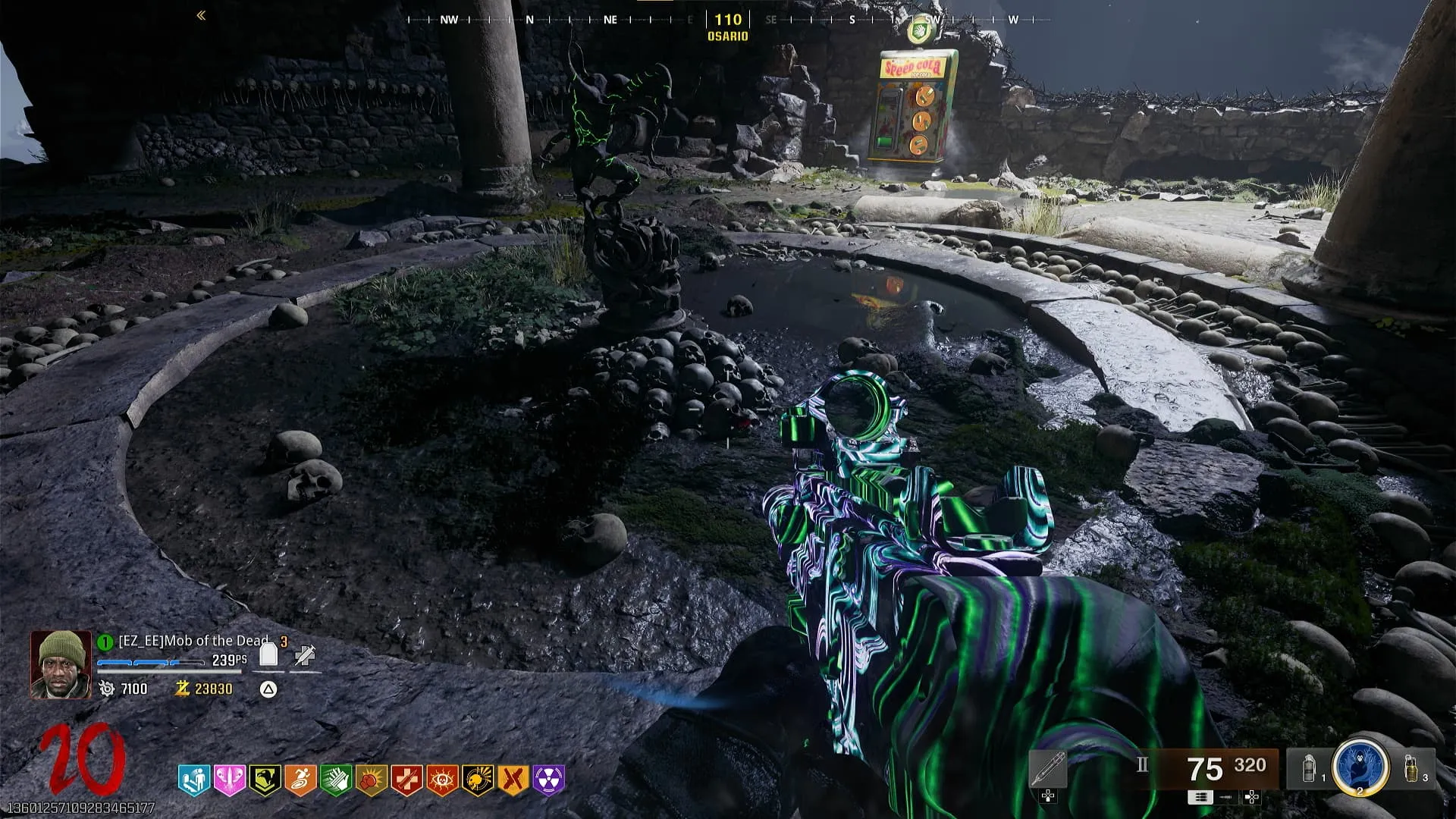
Task: Select the crossed pistols perk icon
Action: 513,780
